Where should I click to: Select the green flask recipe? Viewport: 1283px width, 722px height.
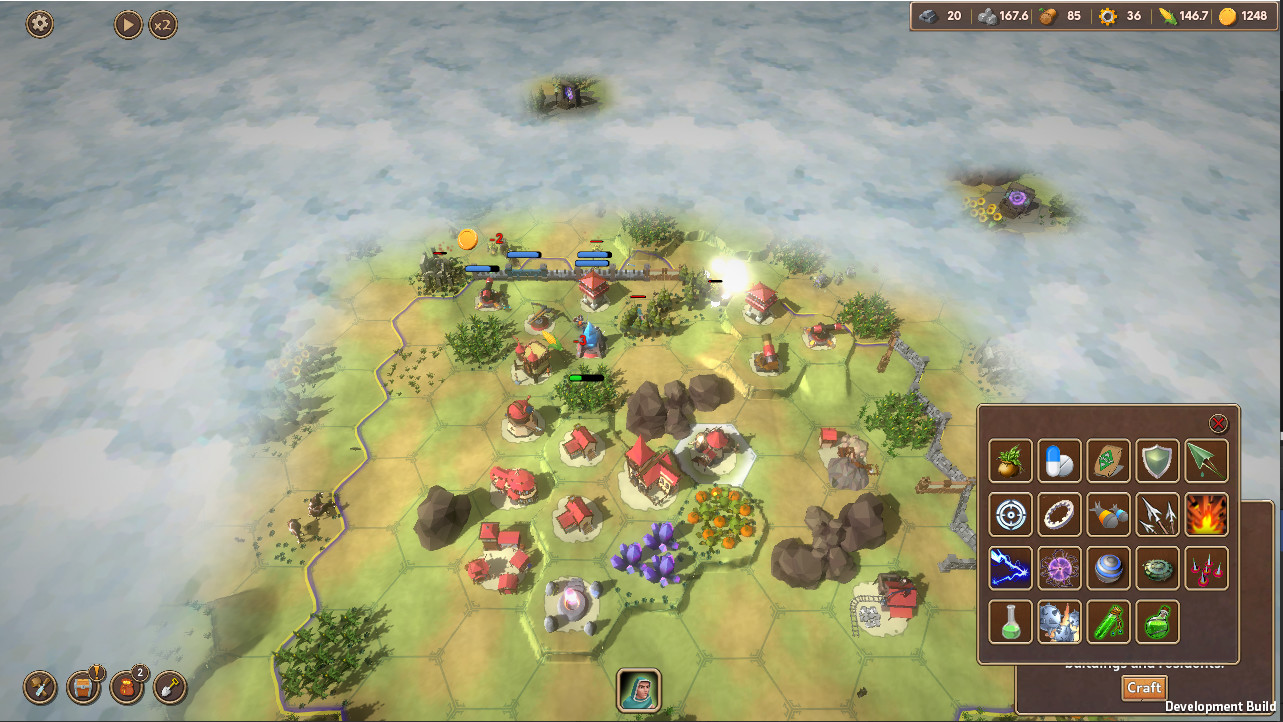tap(1010, 621)
